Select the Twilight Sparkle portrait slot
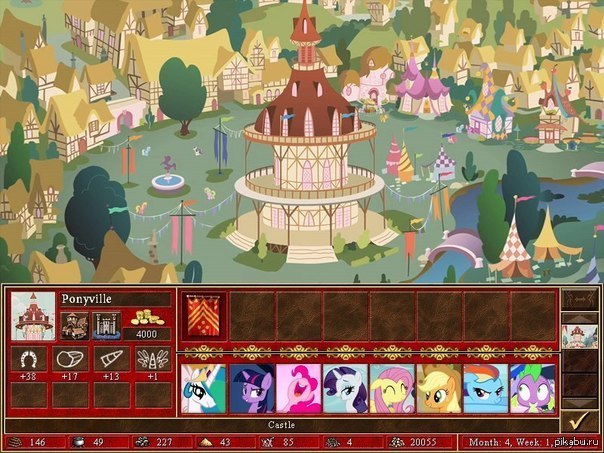Image resolution: width=604 pixels, height=453 pixels. (248, 388)
